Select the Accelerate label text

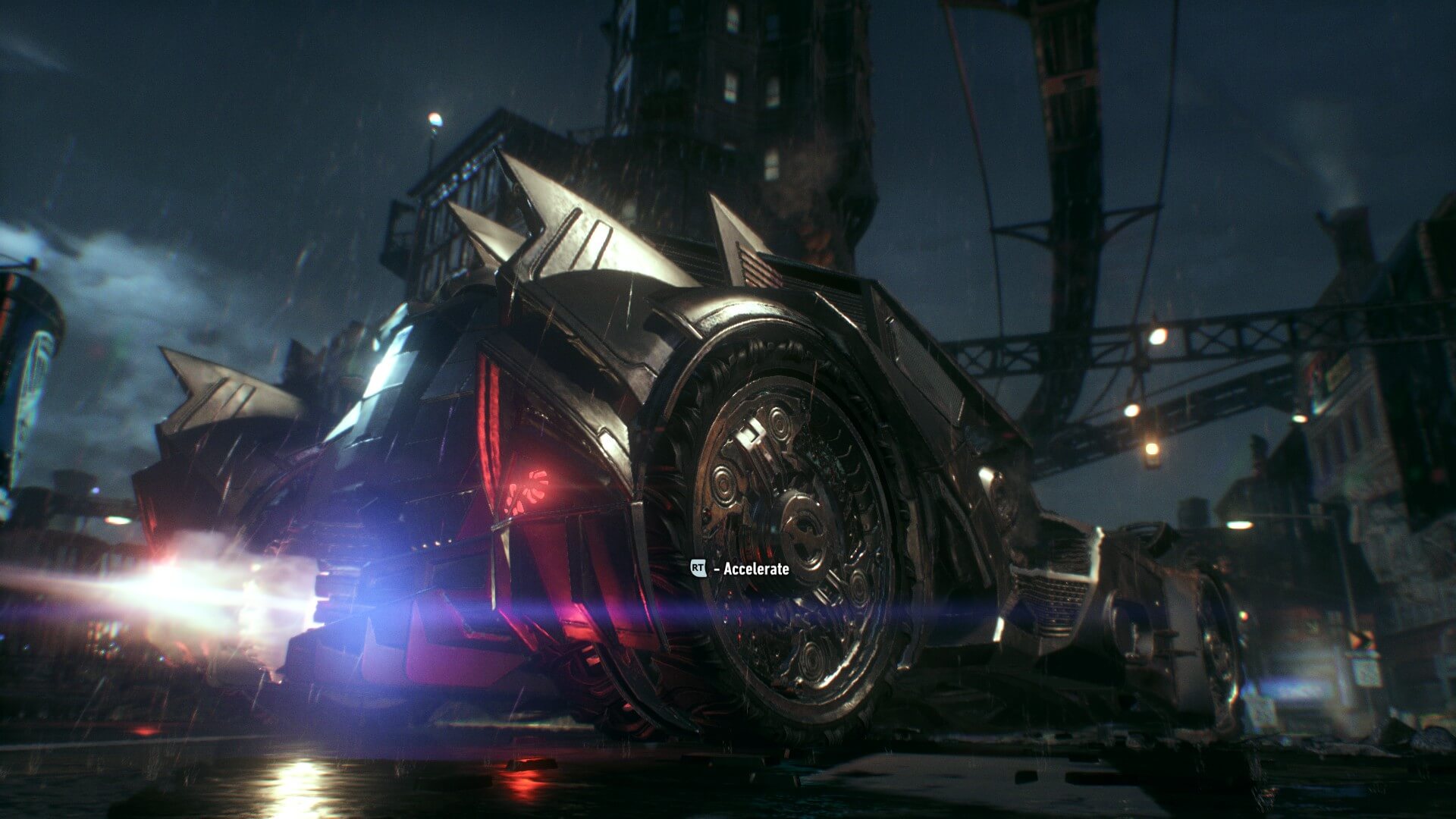755,568
